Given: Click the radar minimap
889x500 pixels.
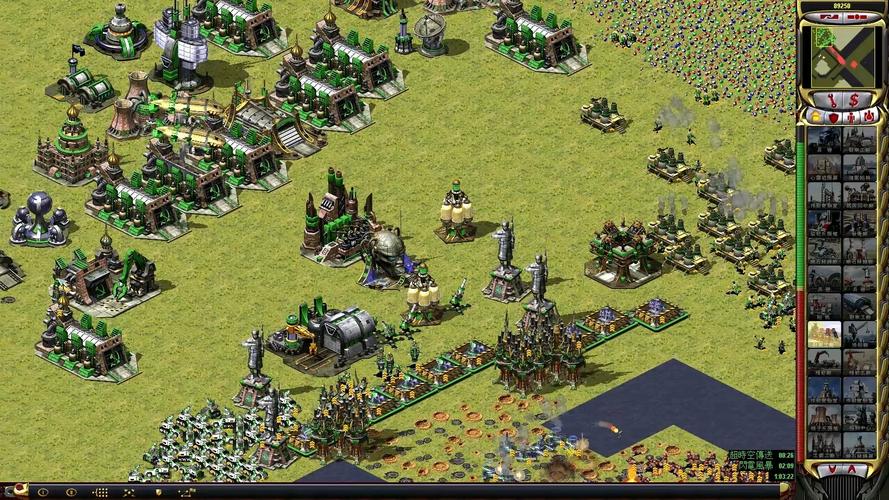Looking at the screenshot, I should [x=842, y=55].
